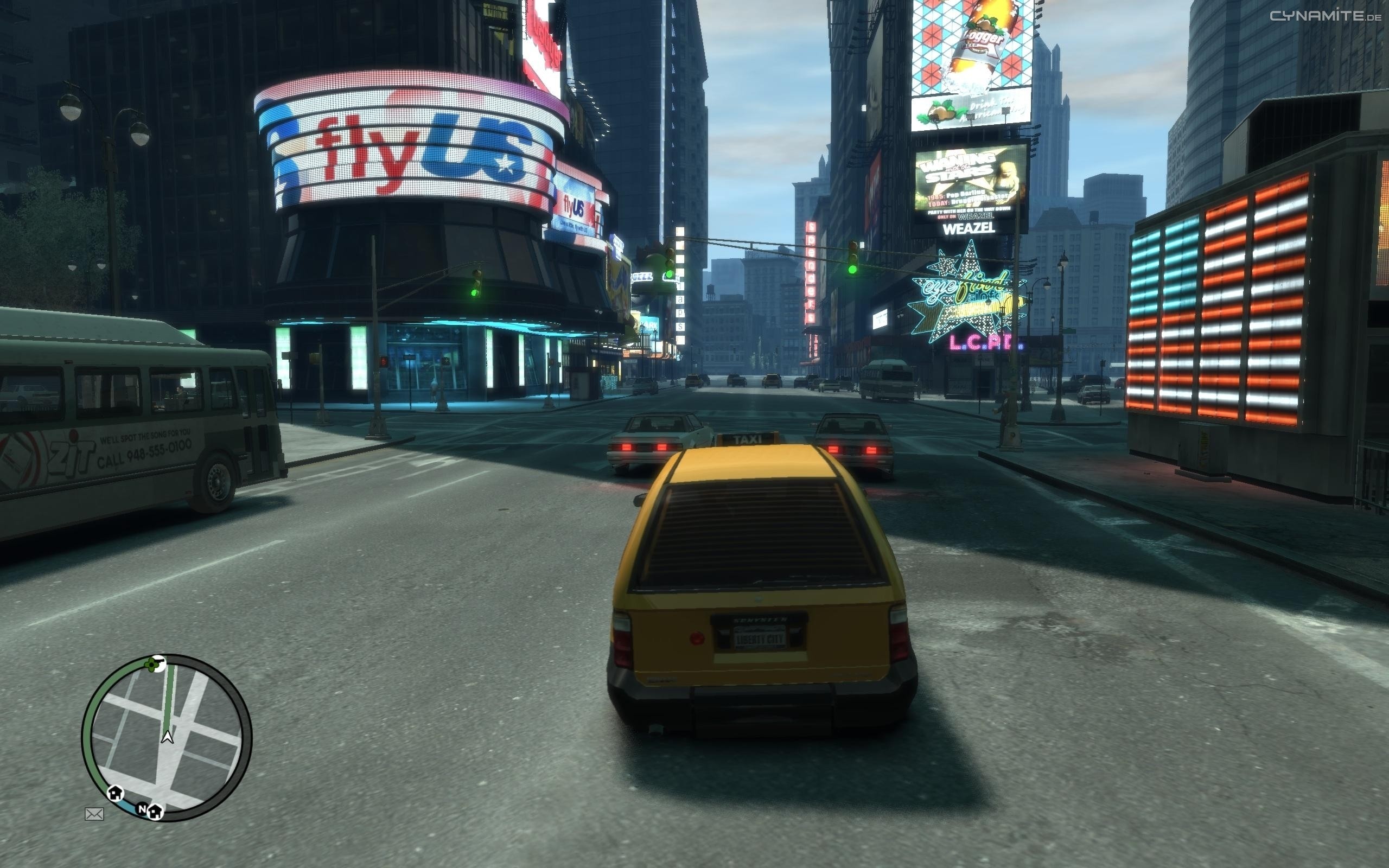Screen dimensions: 1389x868
Task: Click the white player arrow on the minimap
Action: coord(167,737)
